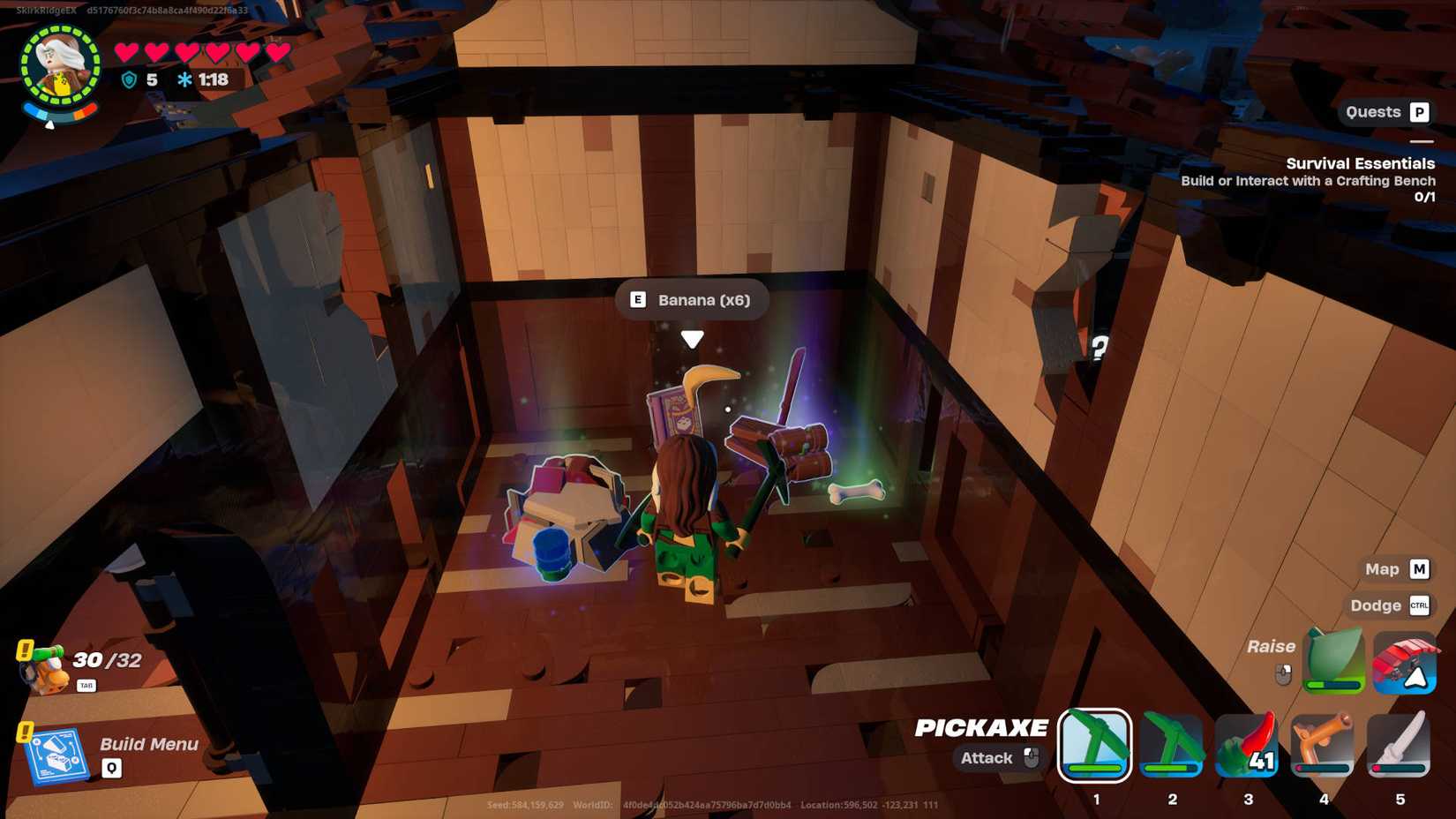Click the red glider quick-slot icon
1456x819 pixels.
pyautogui.click(x=1405, y=662)
